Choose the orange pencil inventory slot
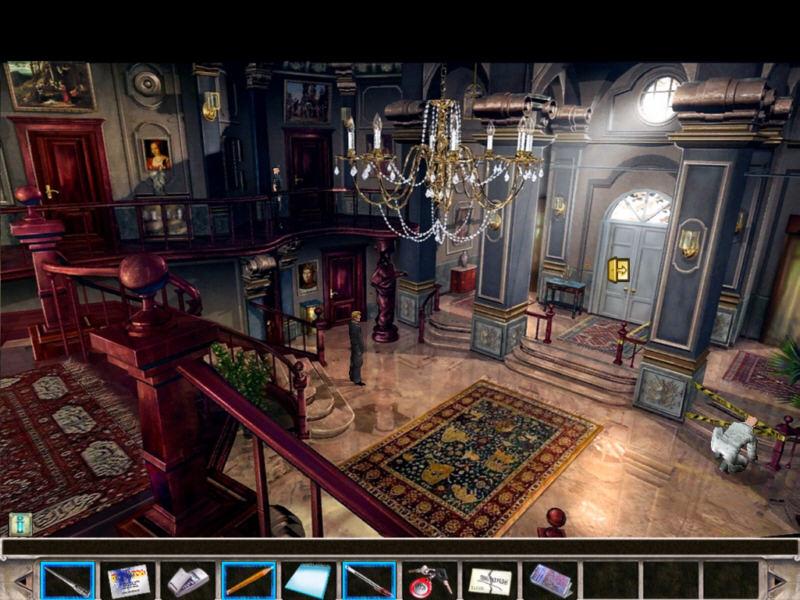The width and height of the screenshot is (800, 600). tap(248, 580)
